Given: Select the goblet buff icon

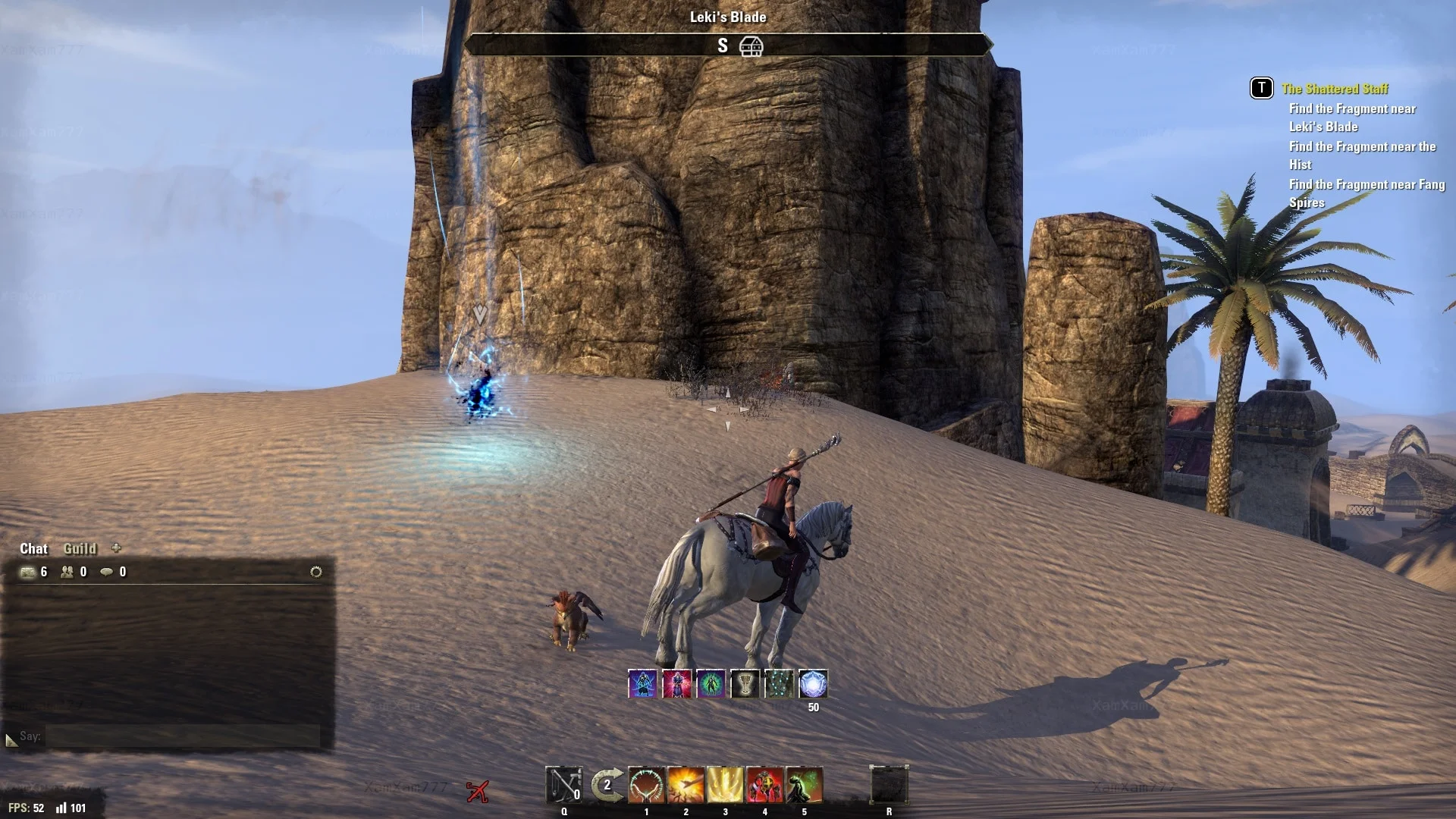Looking at the screenshot, I should 745,684.
